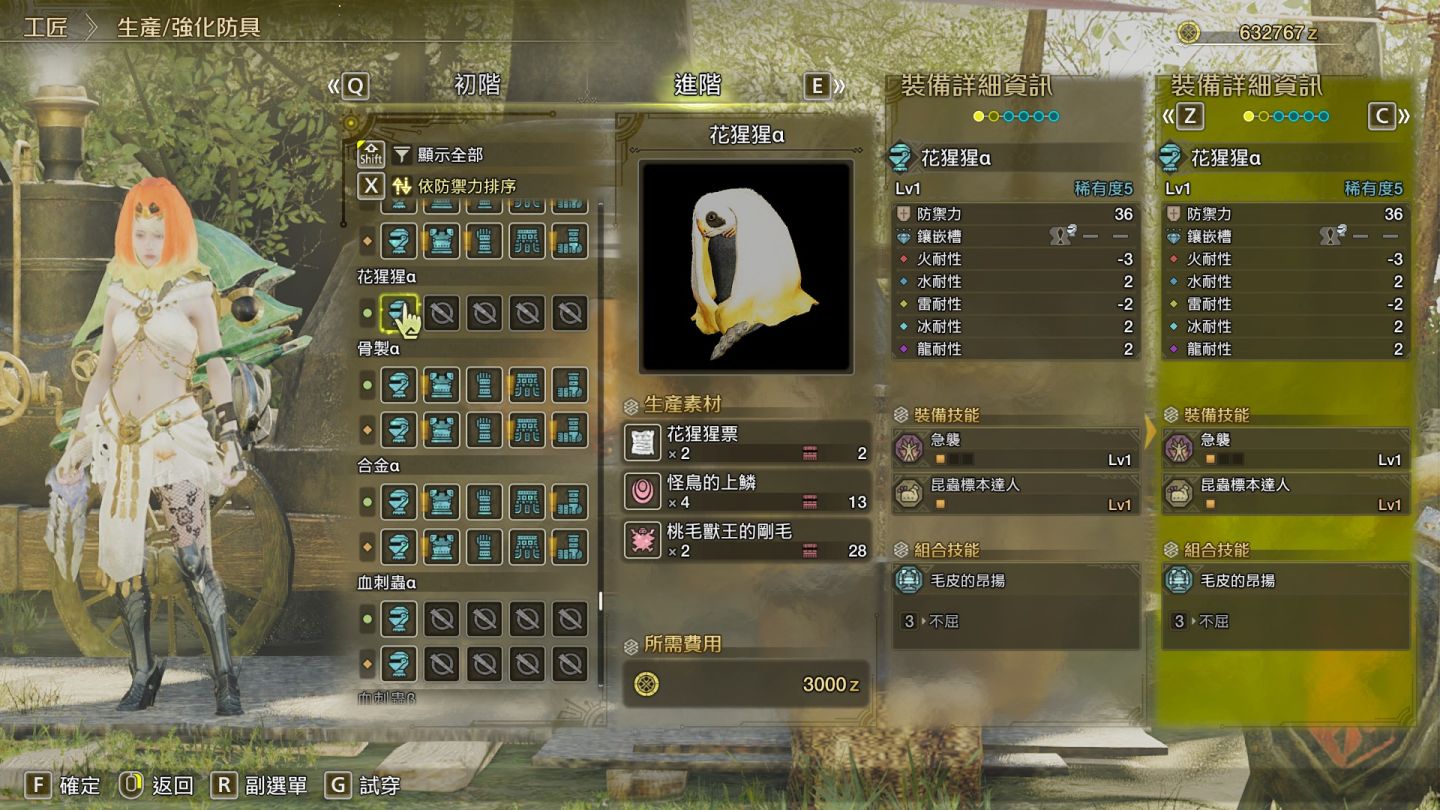
Task: Preview armor with 試穿
Action: tap(364, 785)
